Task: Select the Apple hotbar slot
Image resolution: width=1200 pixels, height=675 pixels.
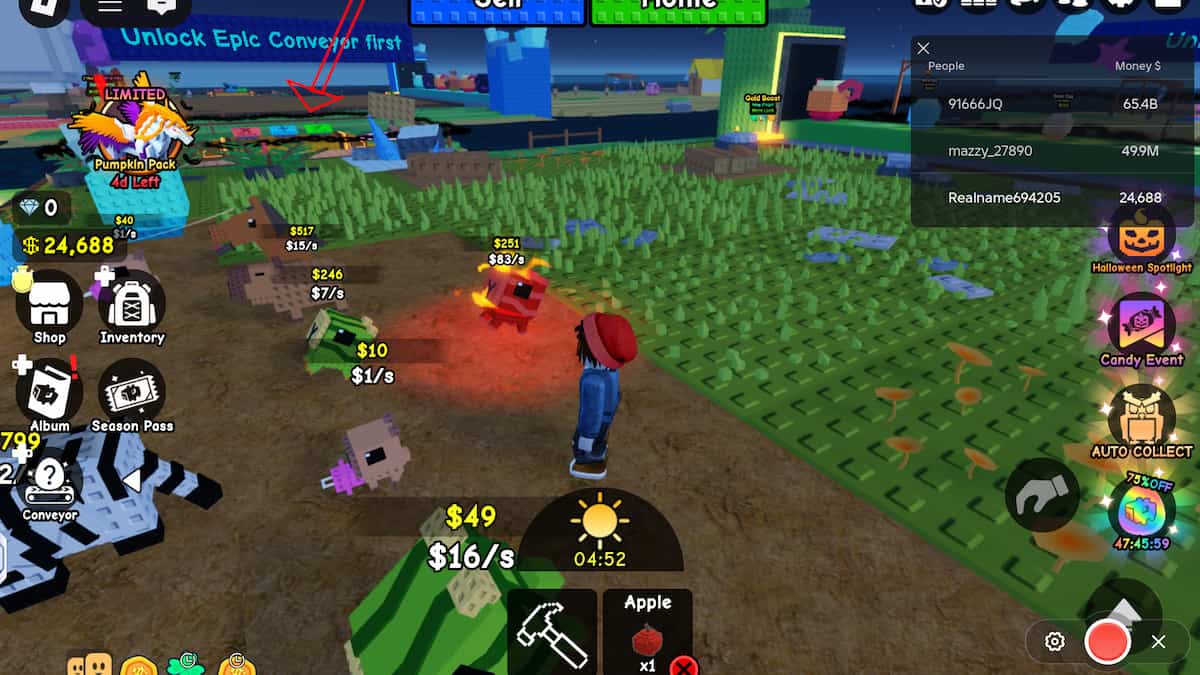Action: click(647, 630)
